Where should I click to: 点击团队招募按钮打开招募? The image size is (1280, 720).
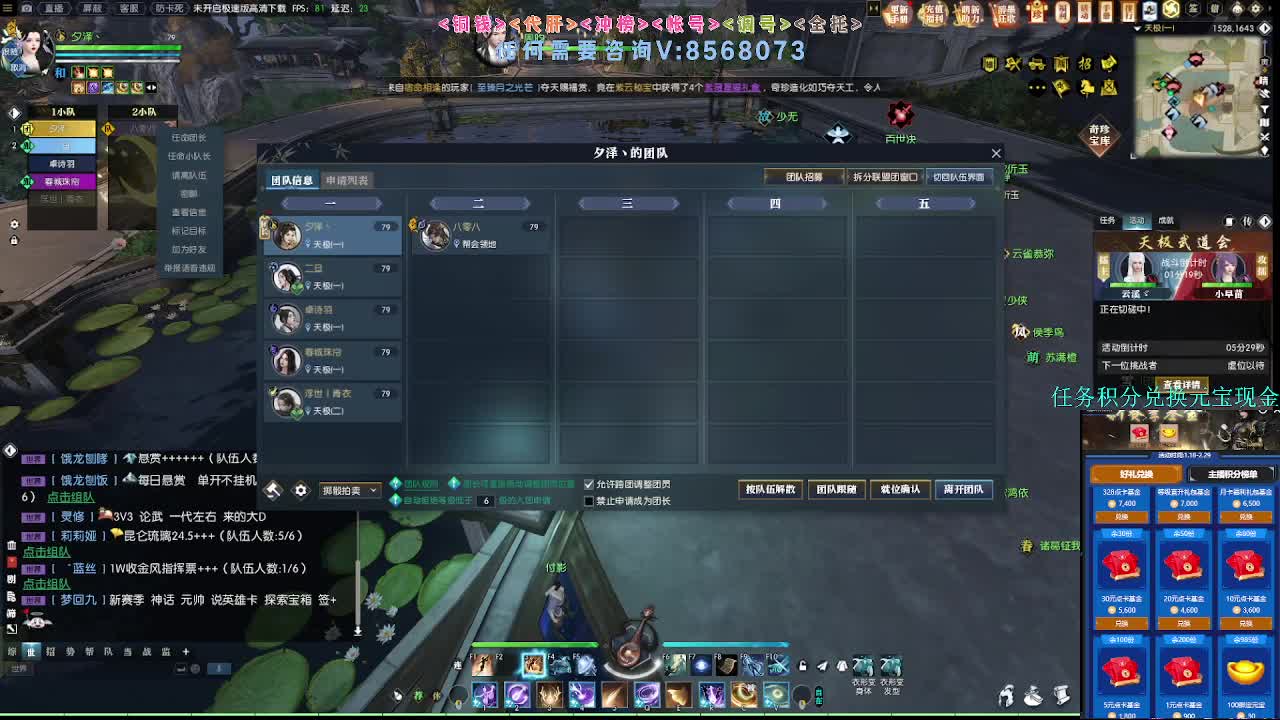coord(804,176)
